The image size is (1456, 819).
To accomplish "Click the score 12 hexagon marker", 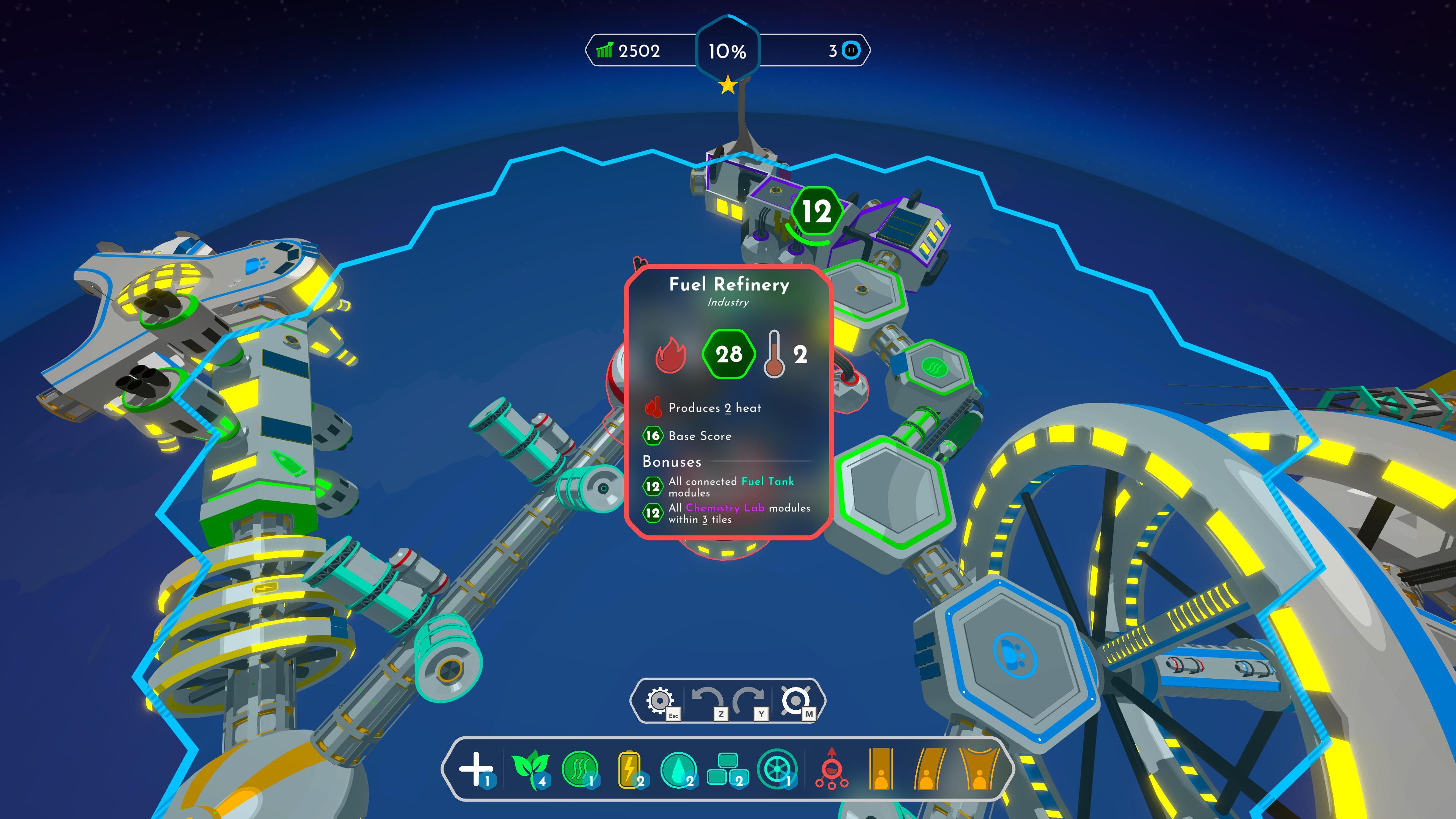I will (816, 212).
